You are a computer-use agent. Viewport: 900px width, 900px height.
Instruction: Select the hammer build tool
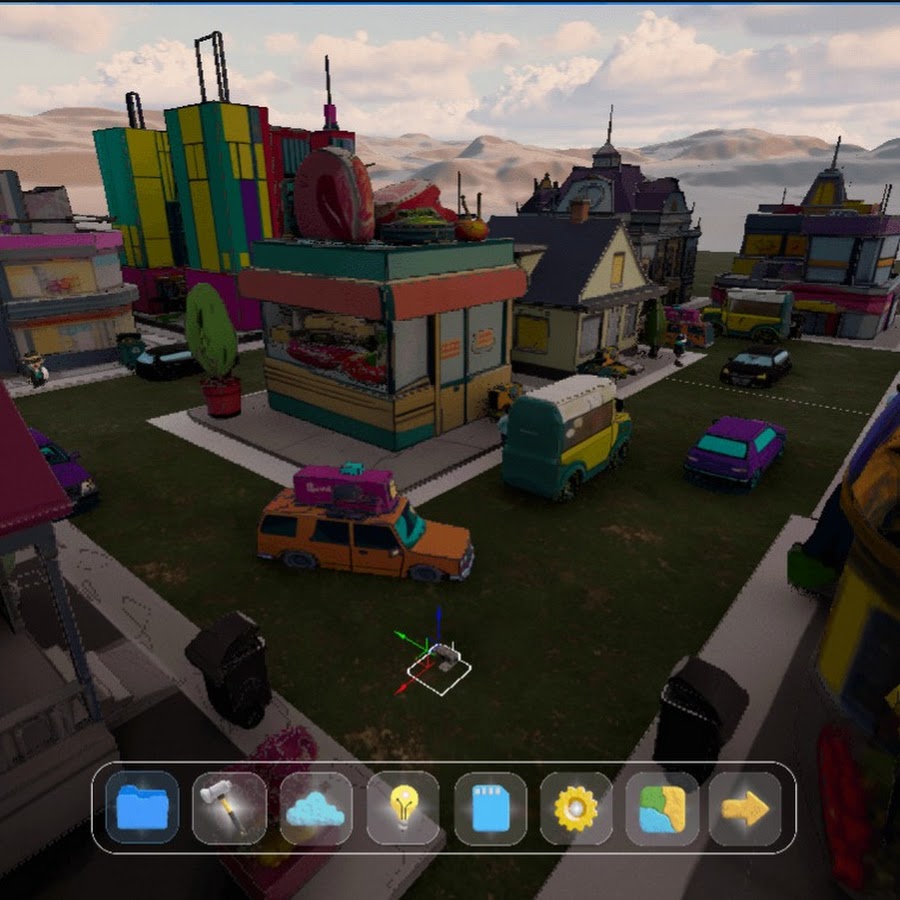pyautogui.click(x=229, y=808)
